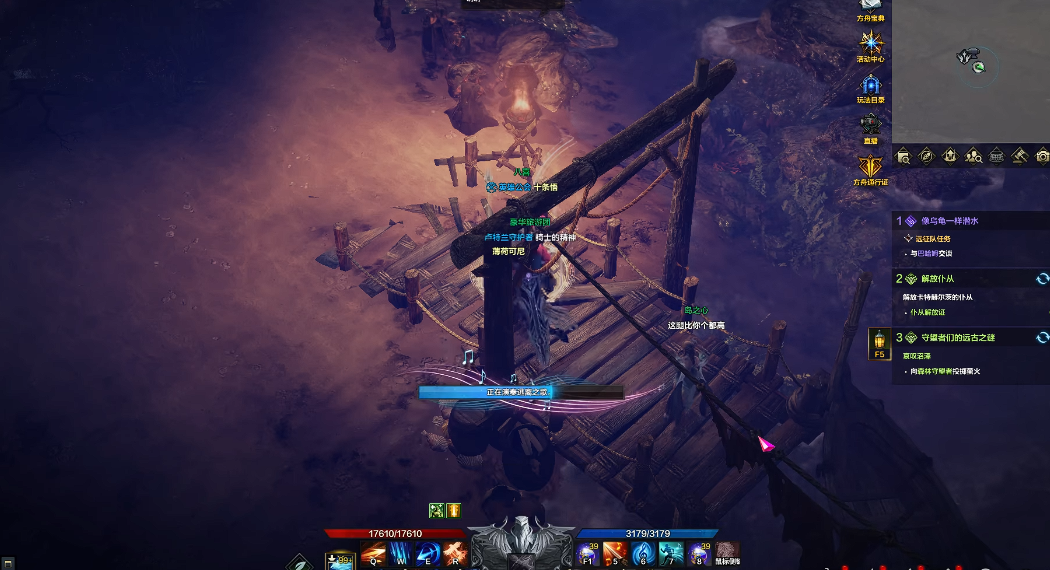
Task: Click the camera screenshot button below minimap
Action: [1042, 156]
